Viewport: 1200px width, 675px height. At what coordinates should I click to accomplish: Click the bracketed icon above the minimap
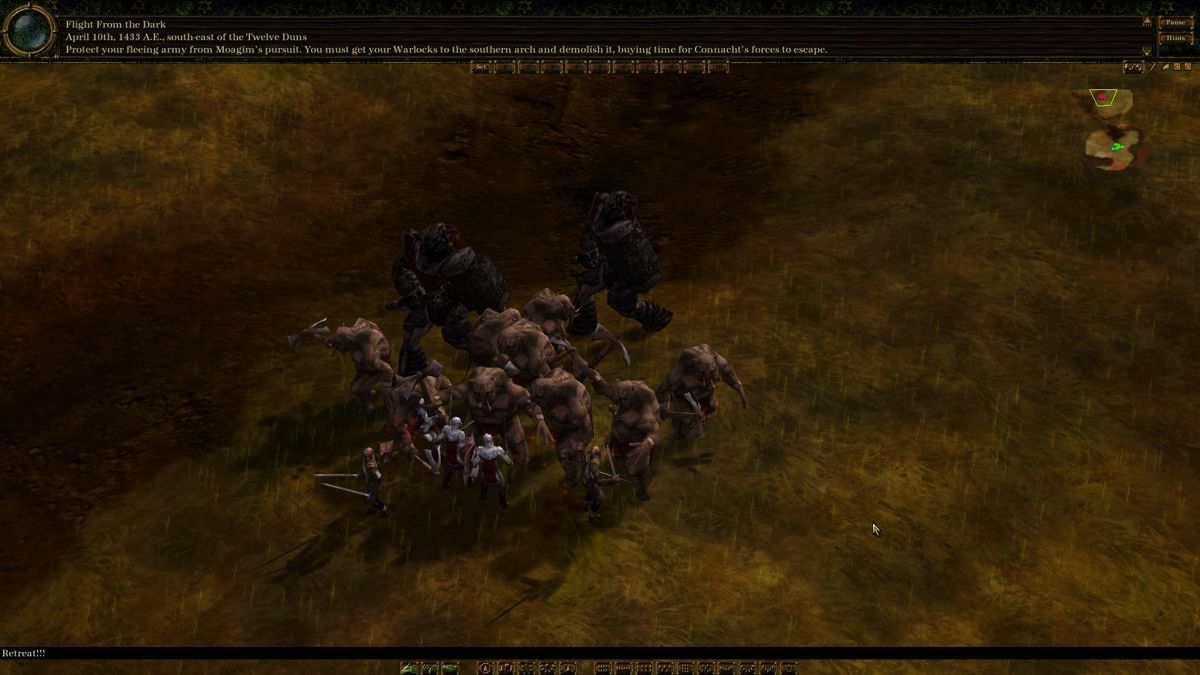coord(1133,67)
